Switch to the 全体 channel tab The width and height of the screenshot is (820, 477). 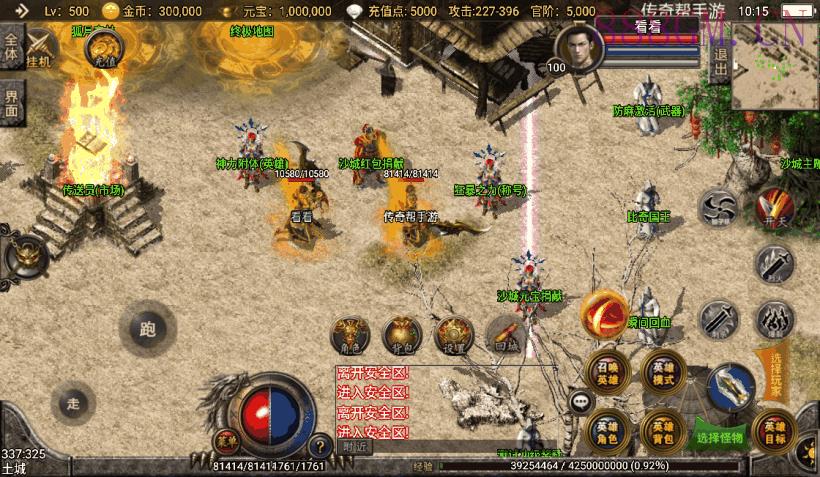click(x=11, y=50)
